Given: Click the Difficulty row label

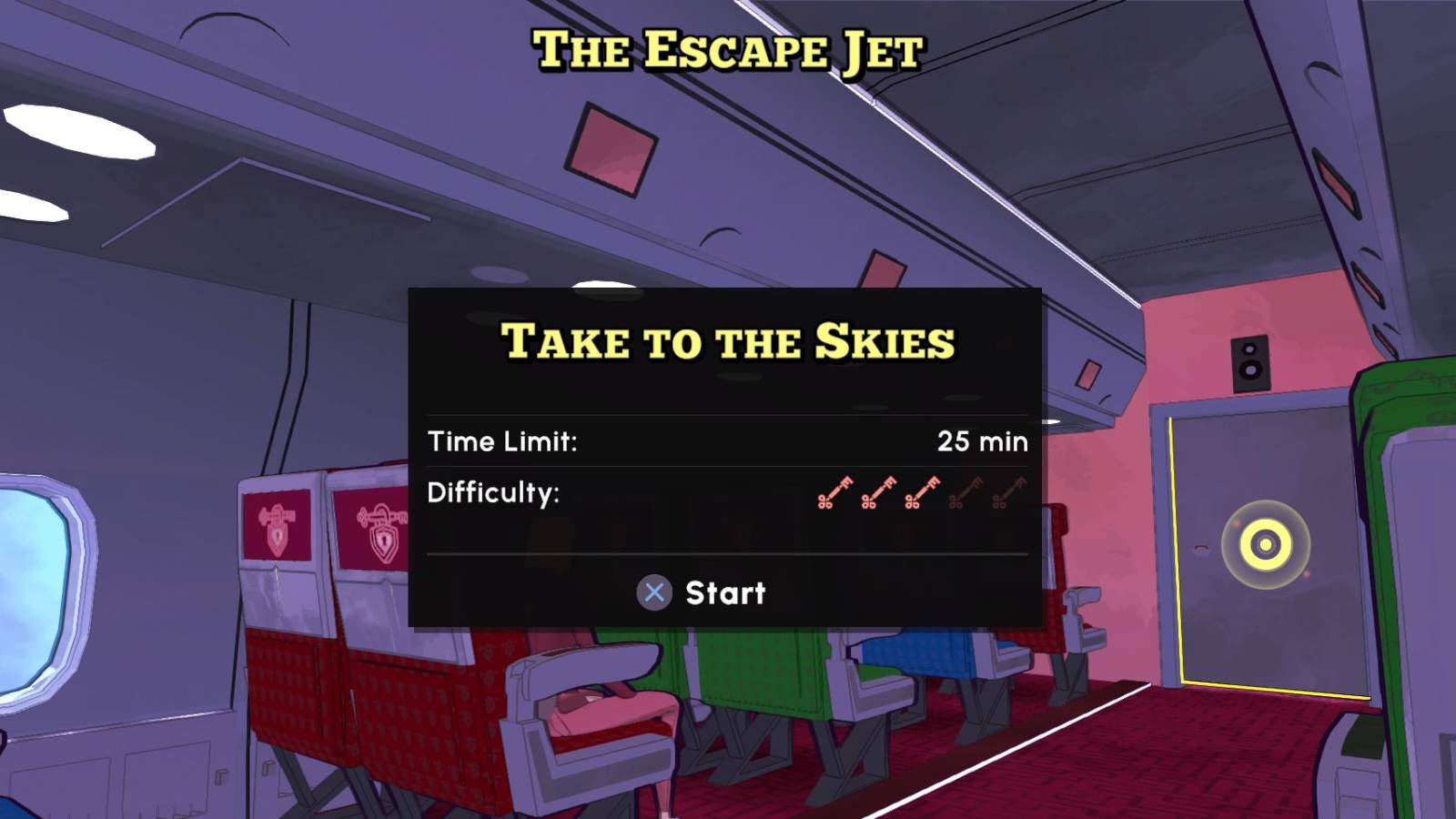Looking at the screenshot, I should click(492, 494).
